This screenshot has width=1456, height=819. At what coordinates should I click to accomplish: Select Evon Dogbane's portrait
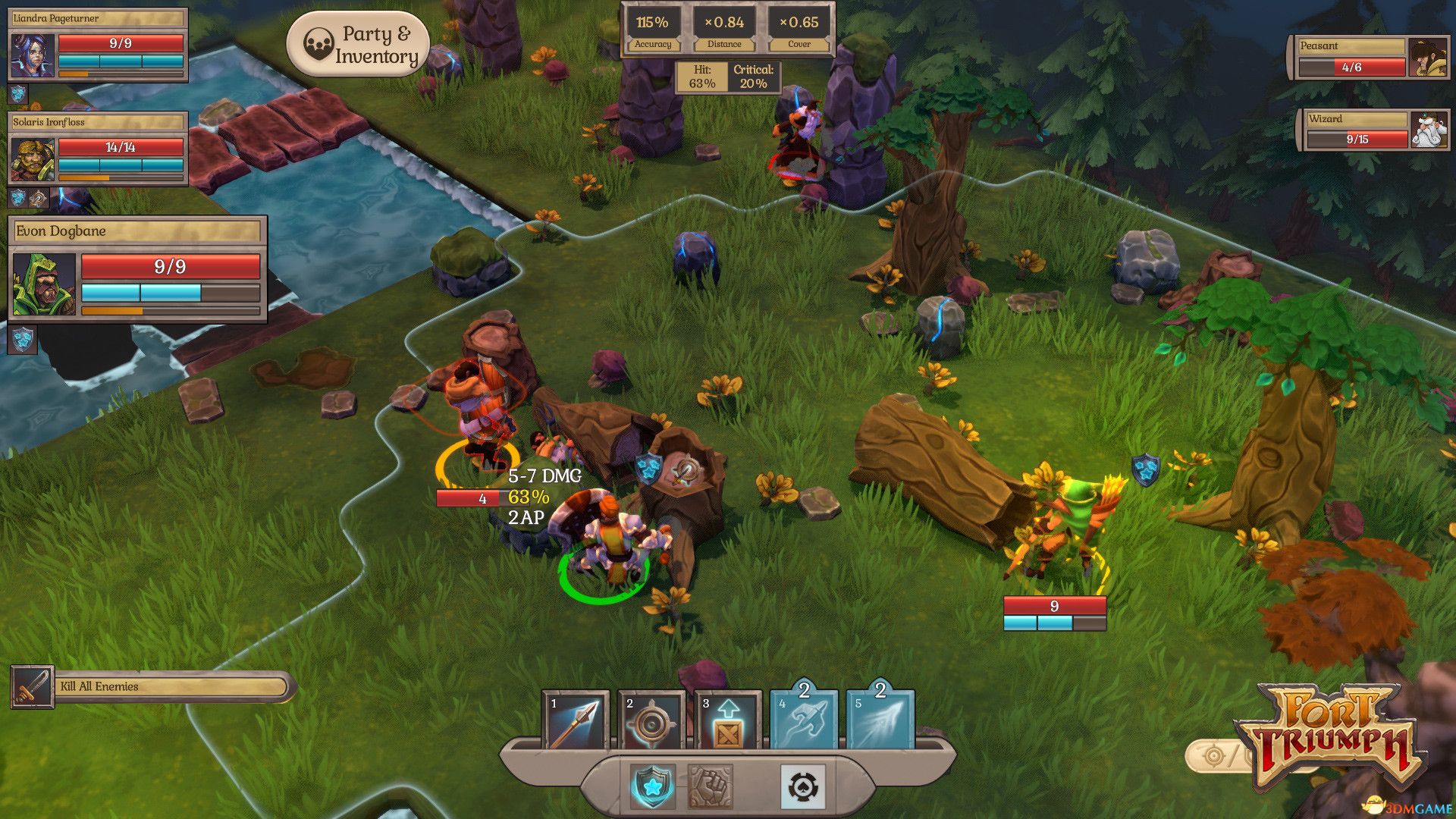(x=45, y=285)
